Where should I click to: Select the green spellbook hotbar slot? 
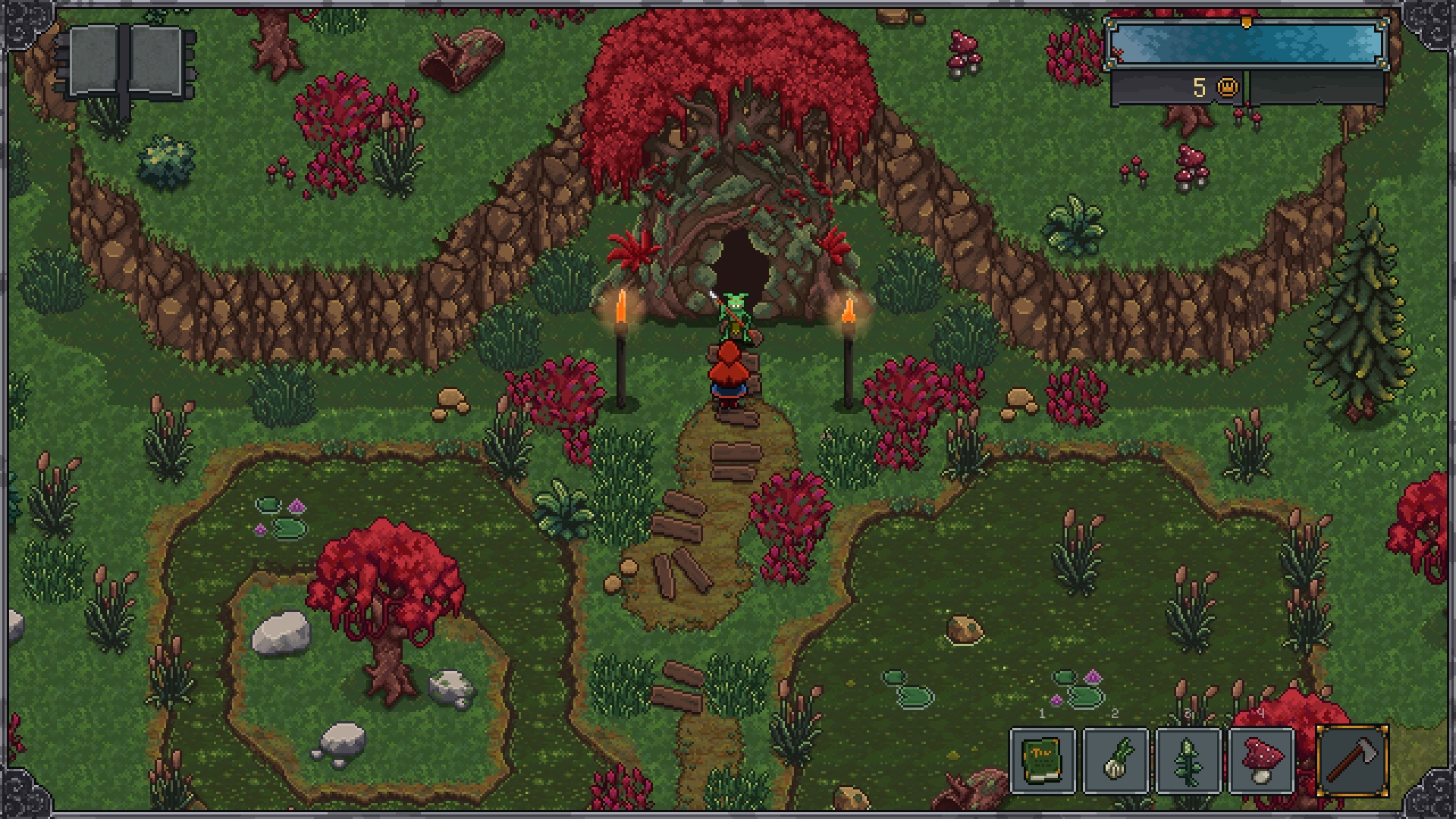pos(1043,761)
